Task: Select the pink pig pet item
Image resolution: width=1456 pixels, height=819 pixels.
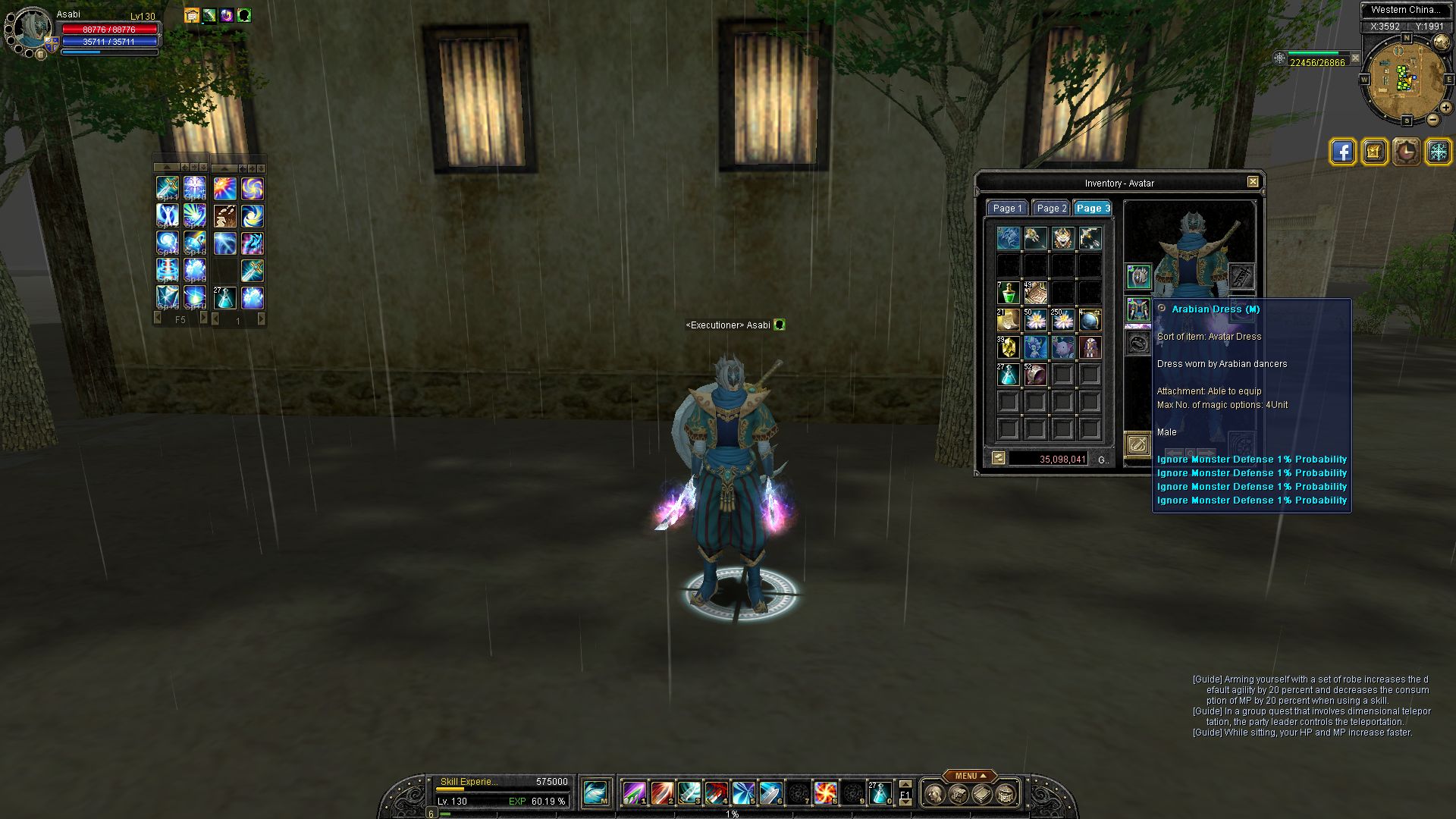Action: click(x=1062, y=347)
